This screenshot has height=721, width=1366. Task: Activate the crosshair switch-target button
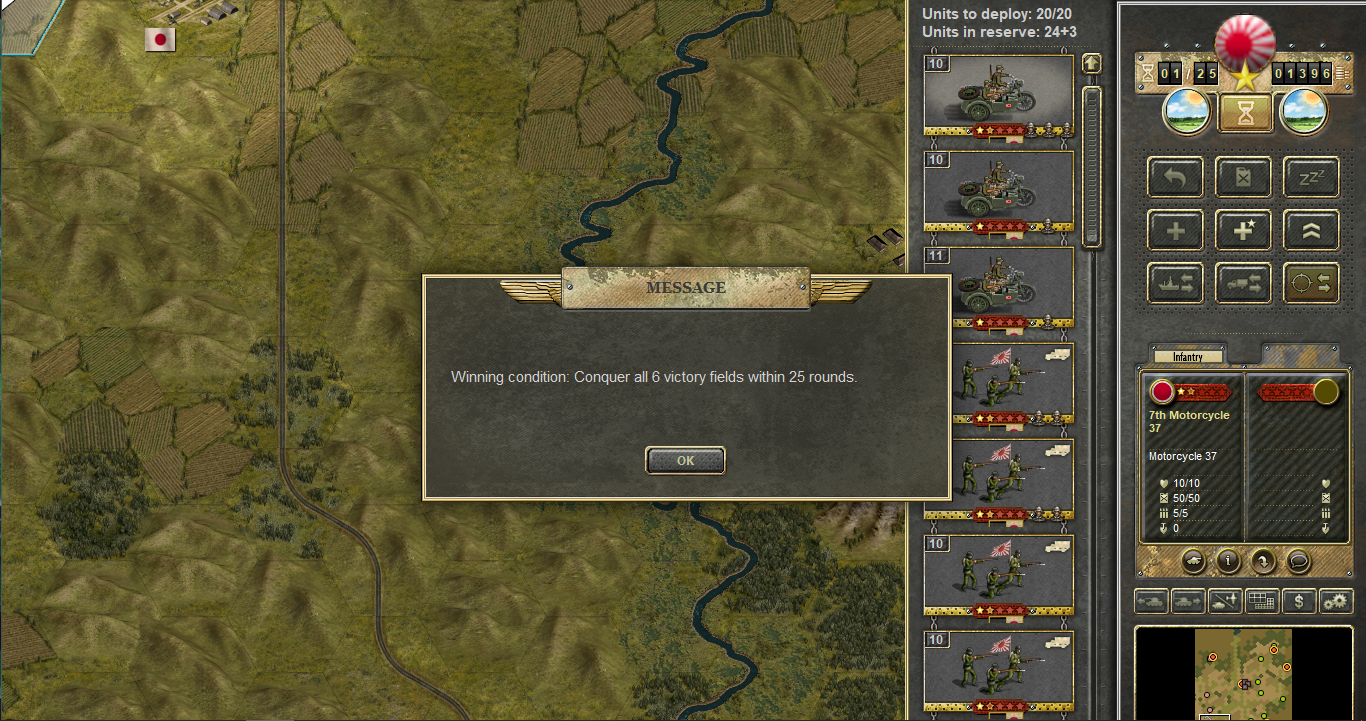[x=1311, y=283]
